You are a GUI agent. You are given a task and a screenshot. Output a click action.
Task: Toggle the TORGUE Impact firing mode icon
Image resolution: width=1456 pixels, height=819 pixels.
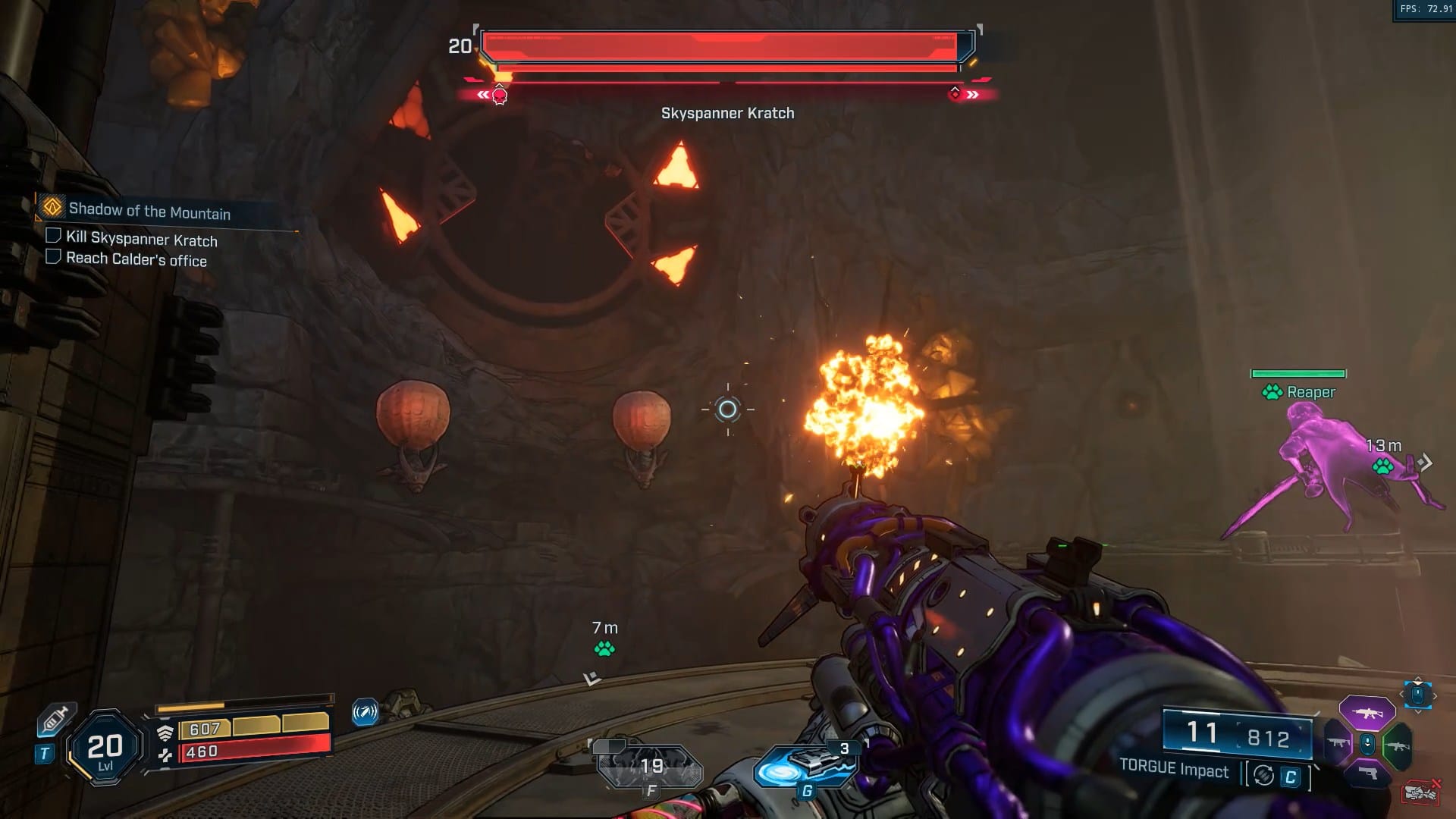coord(1263,775)
